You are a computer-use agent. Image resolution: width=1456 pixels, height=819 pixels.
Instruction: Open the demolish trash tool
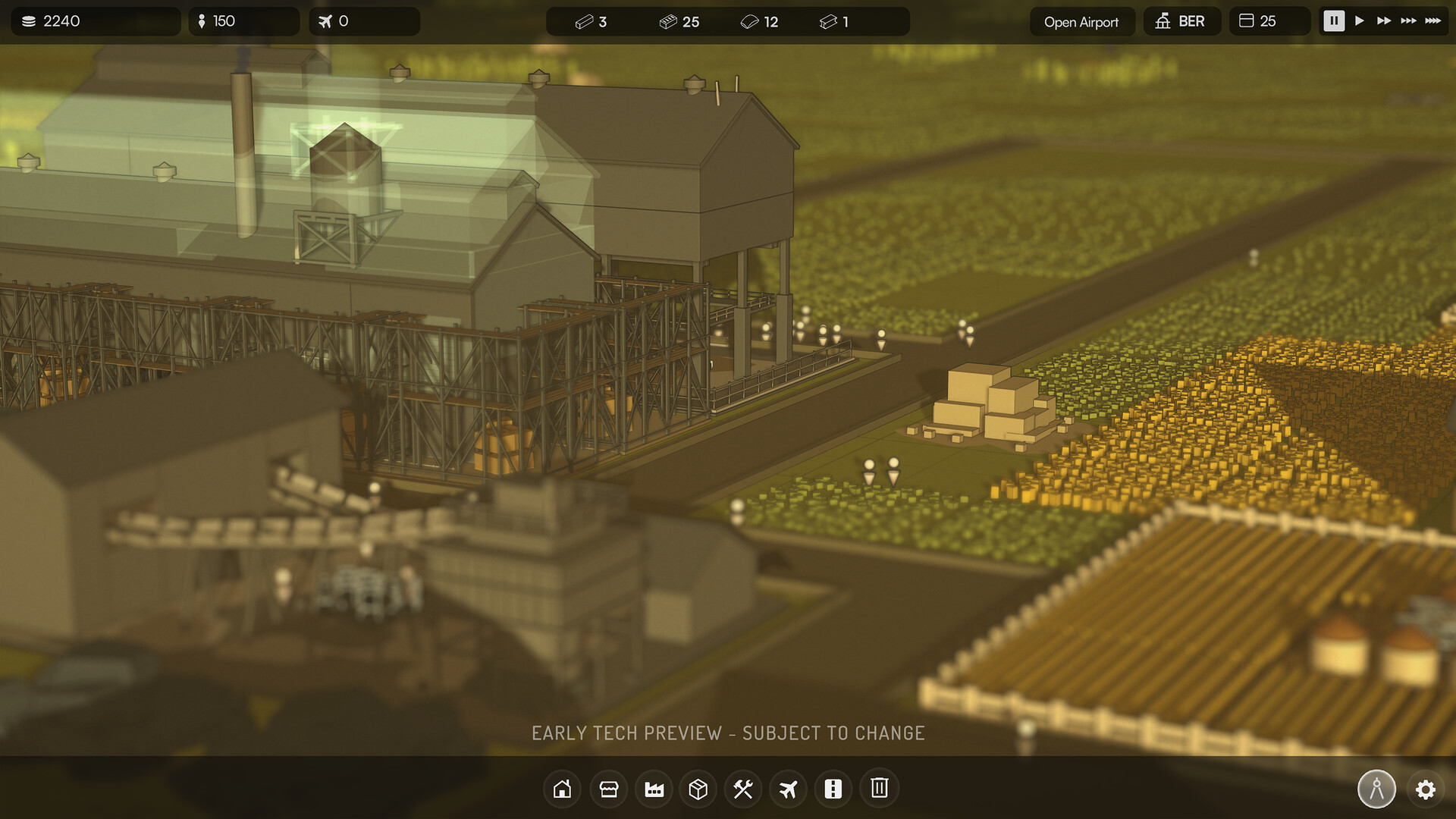point(879,789)
